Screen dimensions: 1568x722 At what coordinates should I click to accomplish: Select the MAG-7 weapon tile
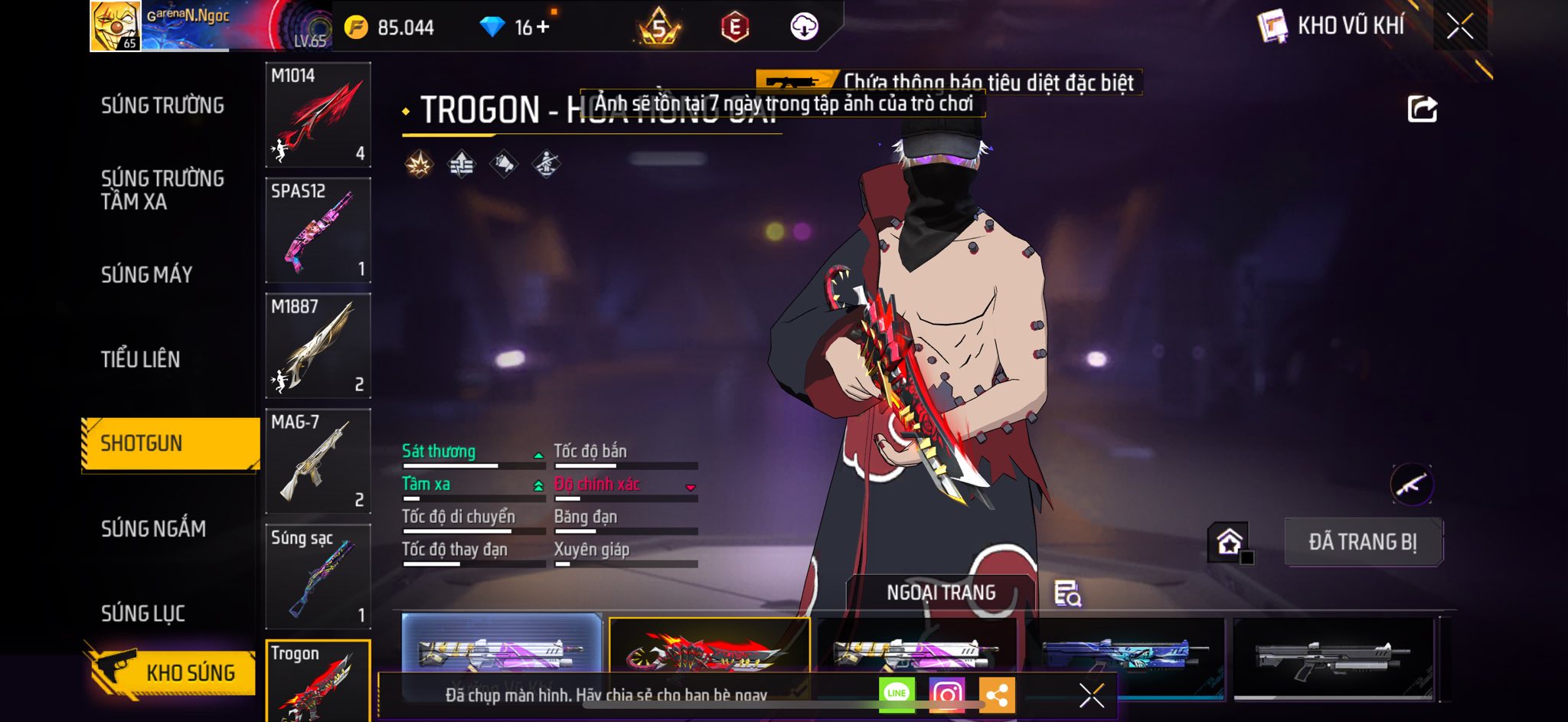(318, 461)
